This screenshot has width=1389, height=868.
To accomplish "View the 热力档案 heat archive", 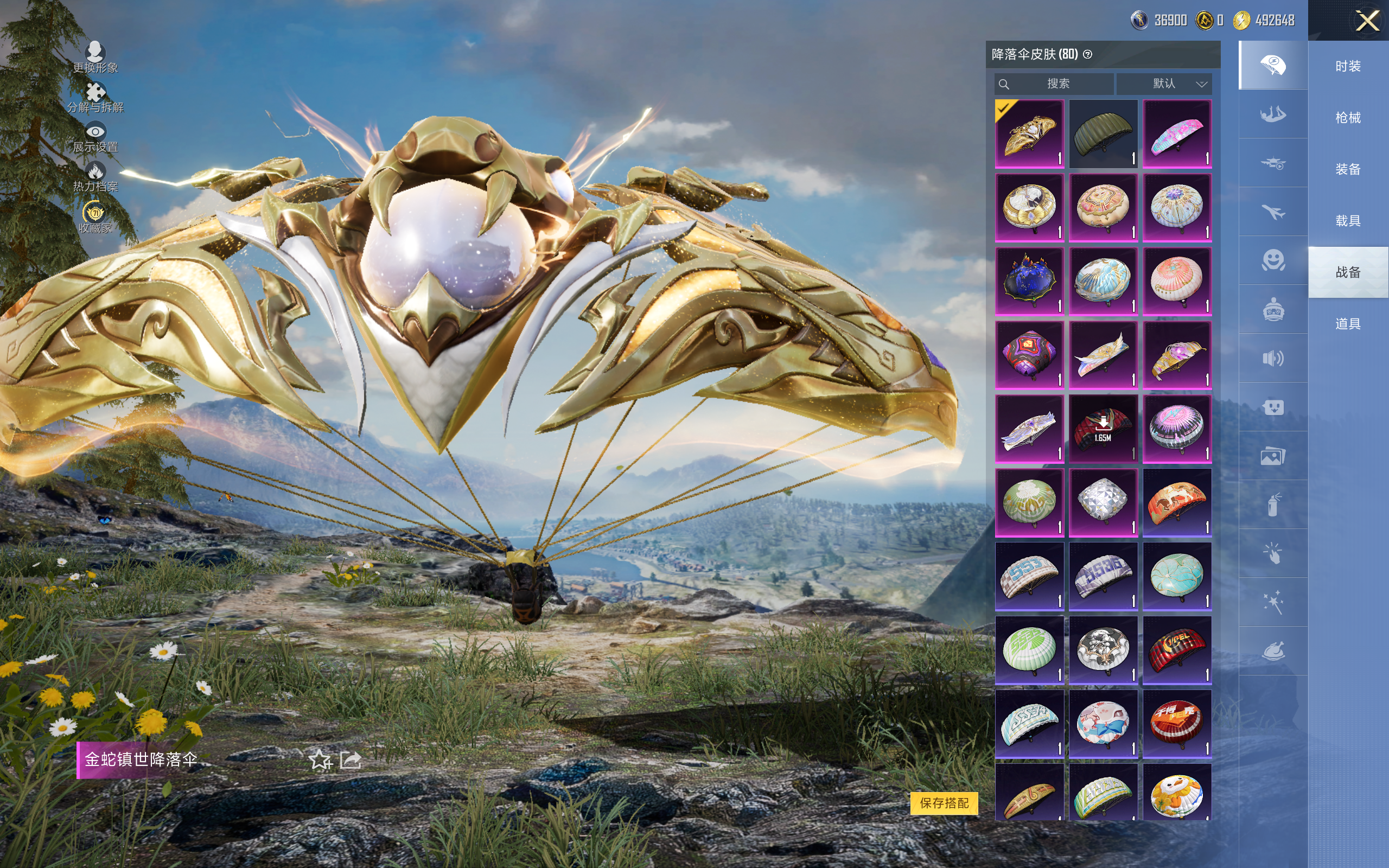I will 95,177.
